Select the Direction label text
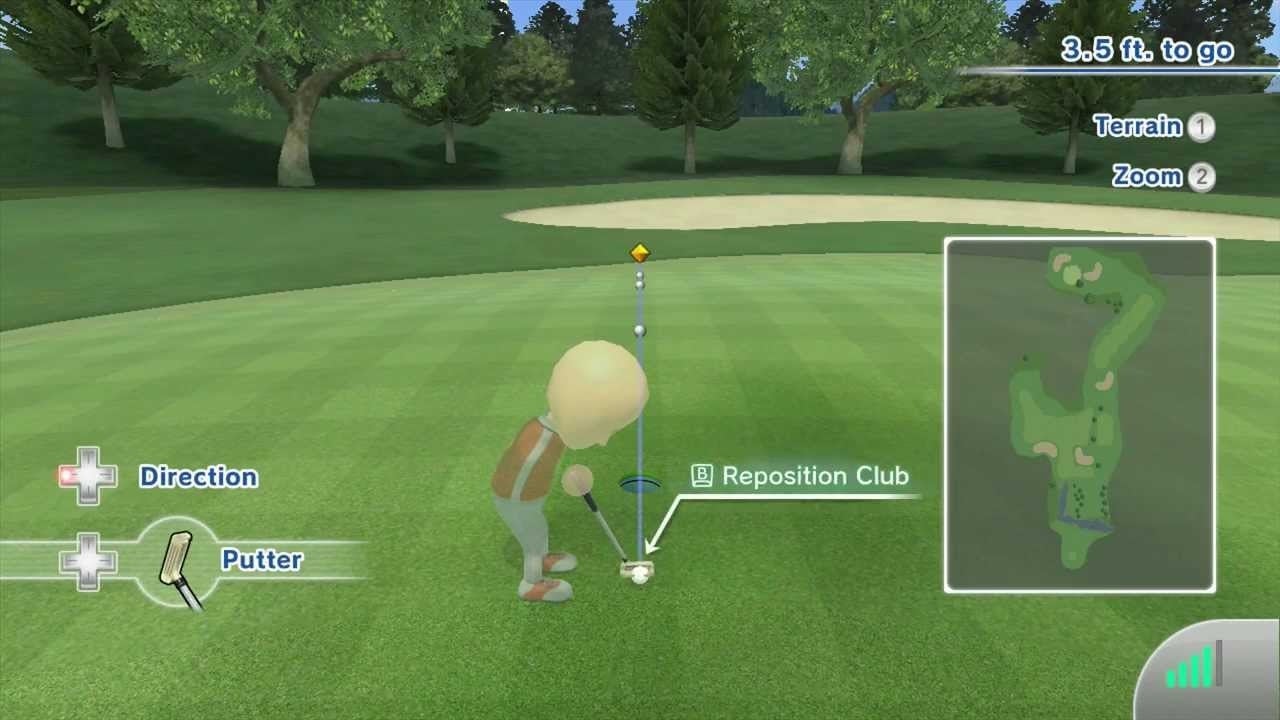1280x720 pixels. pos(198,478)
